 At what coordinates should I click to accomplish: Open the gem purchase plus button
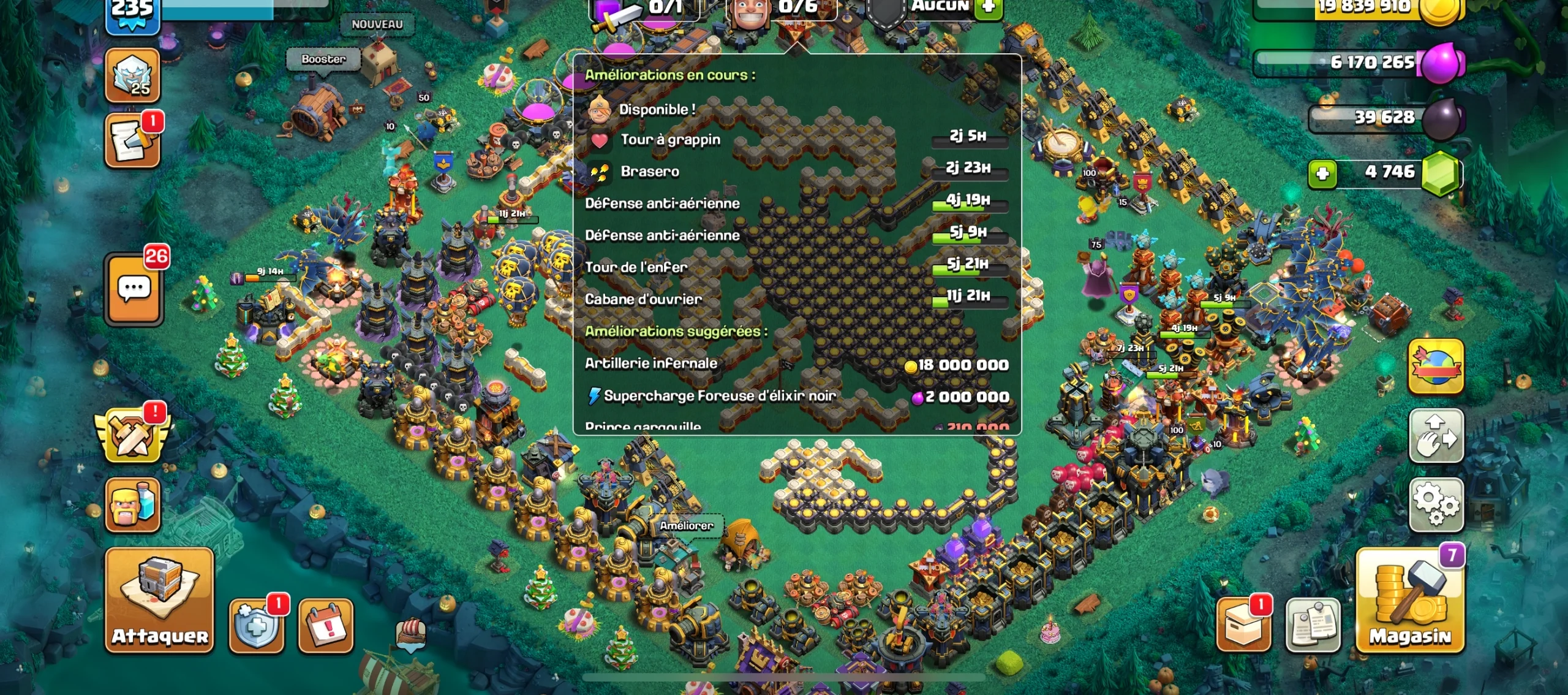pos(1323,173)
